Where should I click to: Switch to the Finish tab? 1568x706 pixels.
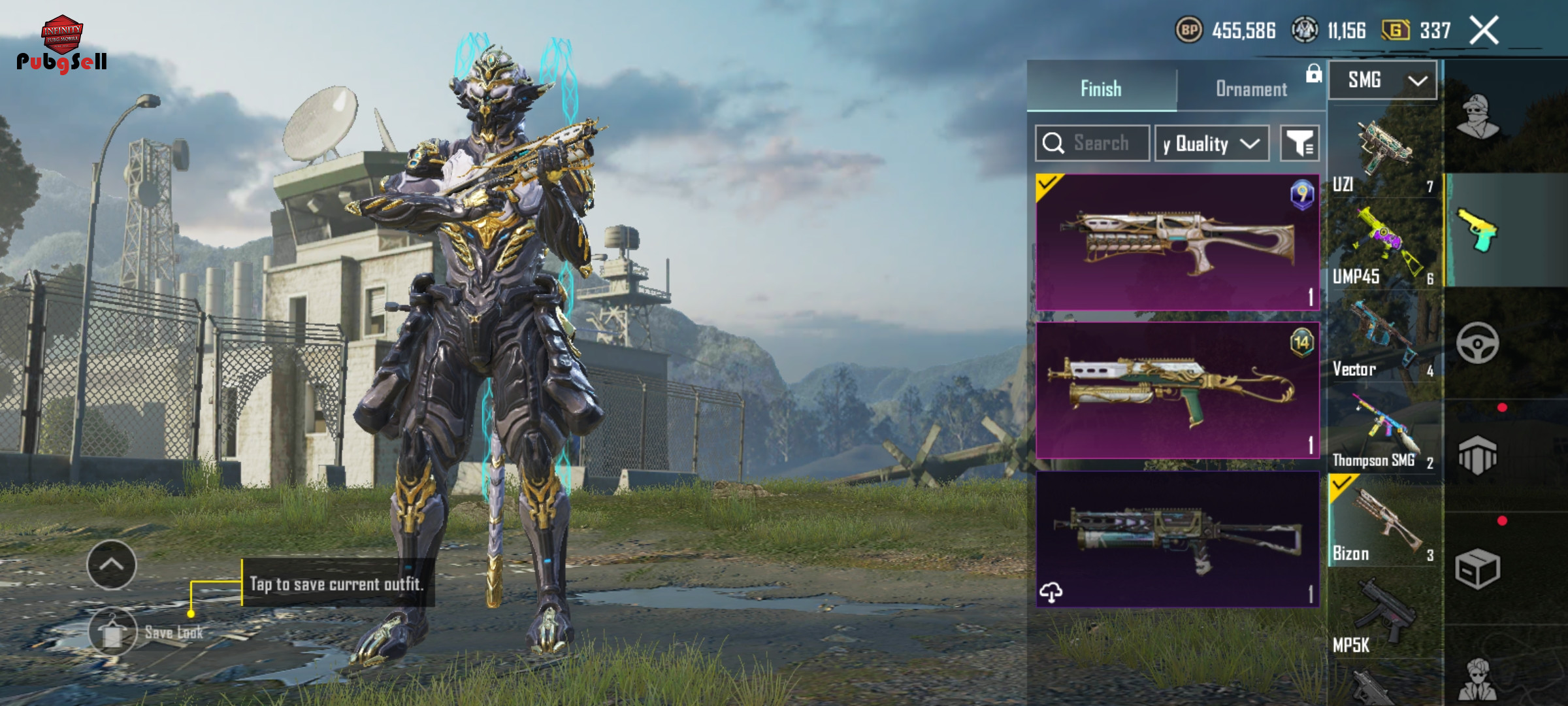[1101, 88]
